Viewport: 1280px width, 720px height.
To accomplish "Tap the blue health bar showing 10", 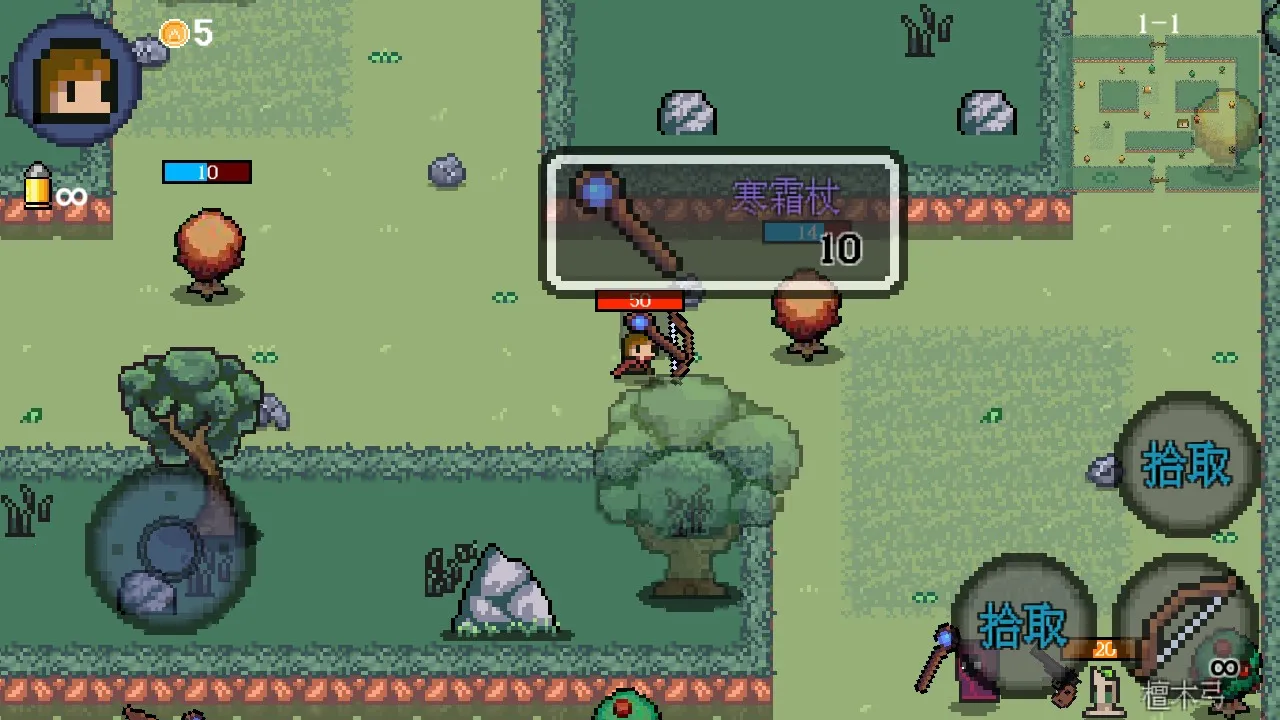I will click(205, 172).
